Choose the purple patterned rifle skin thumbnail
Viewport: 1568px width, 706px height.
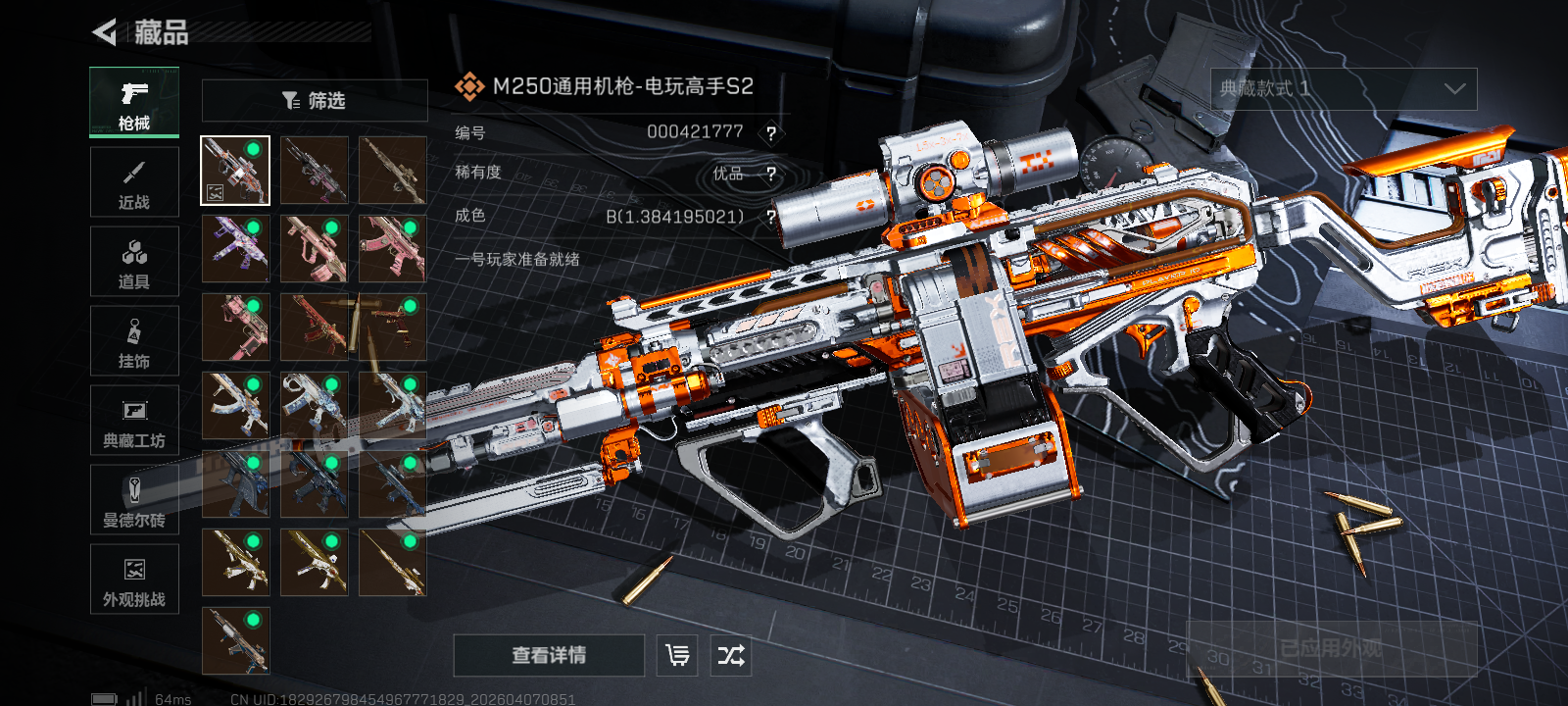click(235, 249)
